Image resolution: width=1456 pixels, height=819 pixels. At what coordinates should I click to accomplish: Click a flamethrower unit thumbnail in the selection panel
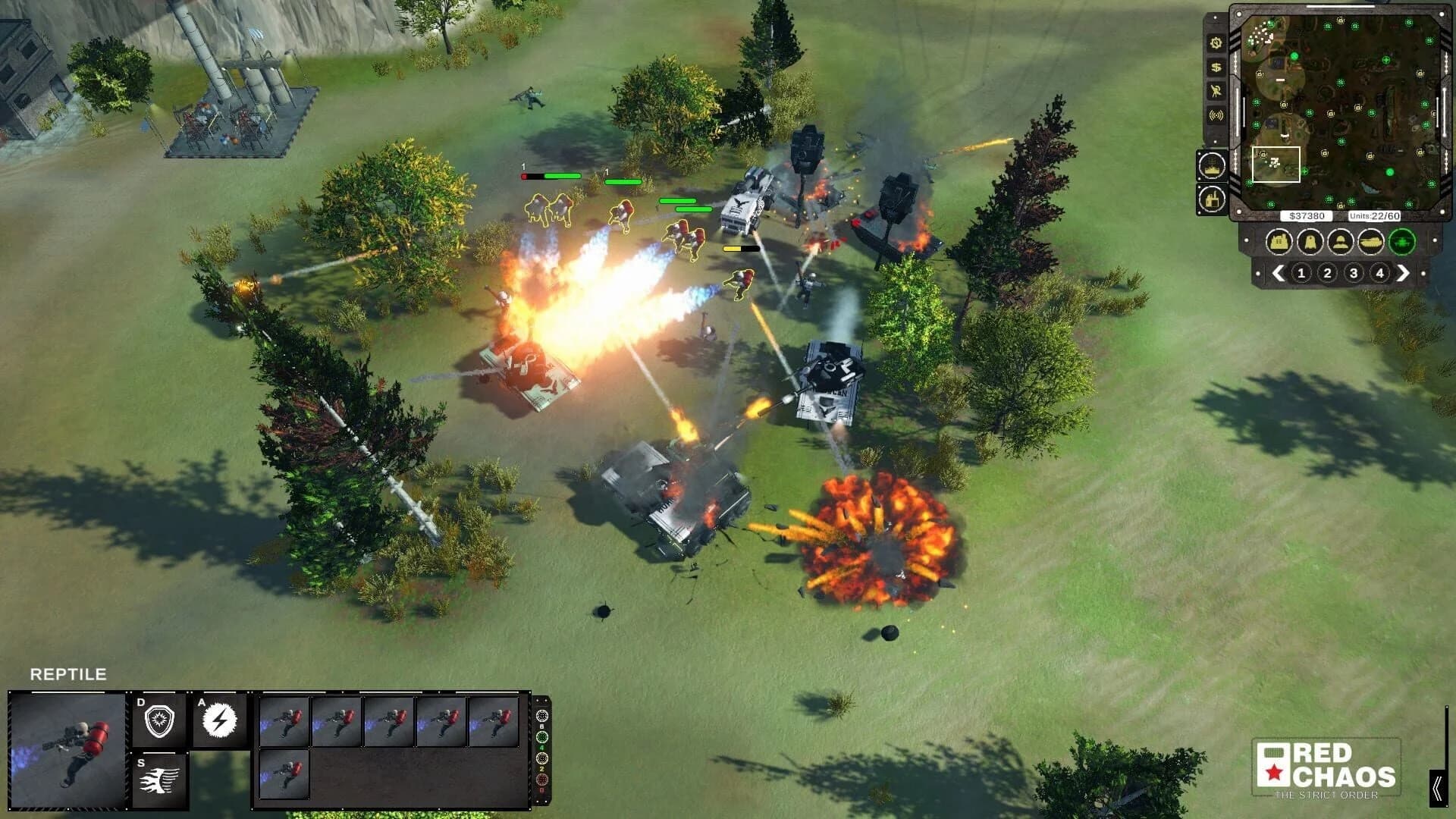285,722
